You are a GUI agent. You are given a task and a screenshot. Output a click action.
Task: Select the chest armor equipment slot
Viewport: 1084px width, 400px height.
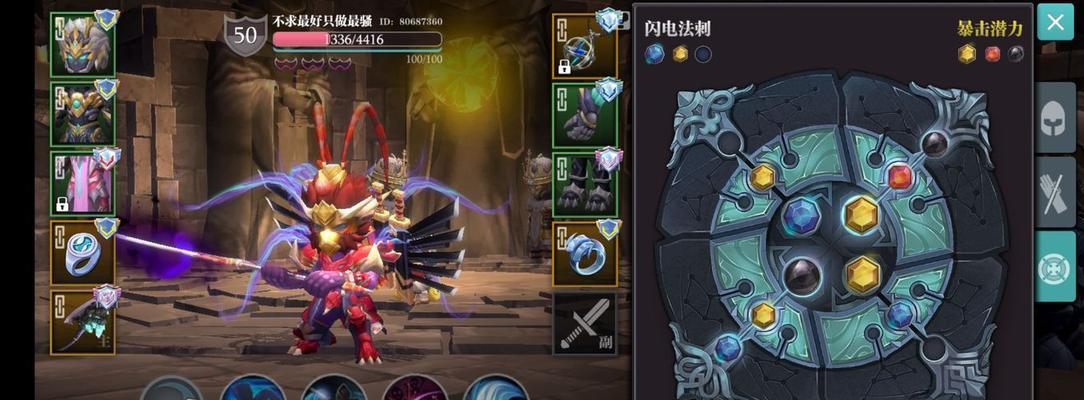click(x=82, y=114)
